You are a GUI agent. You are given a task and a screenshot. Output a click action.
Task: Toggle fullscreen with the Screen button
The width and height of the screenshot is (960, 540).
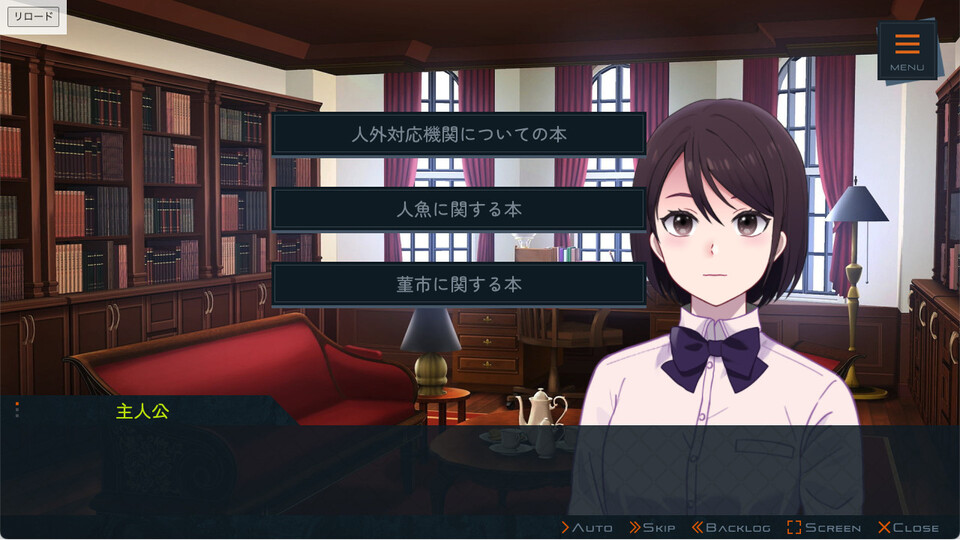823,527
